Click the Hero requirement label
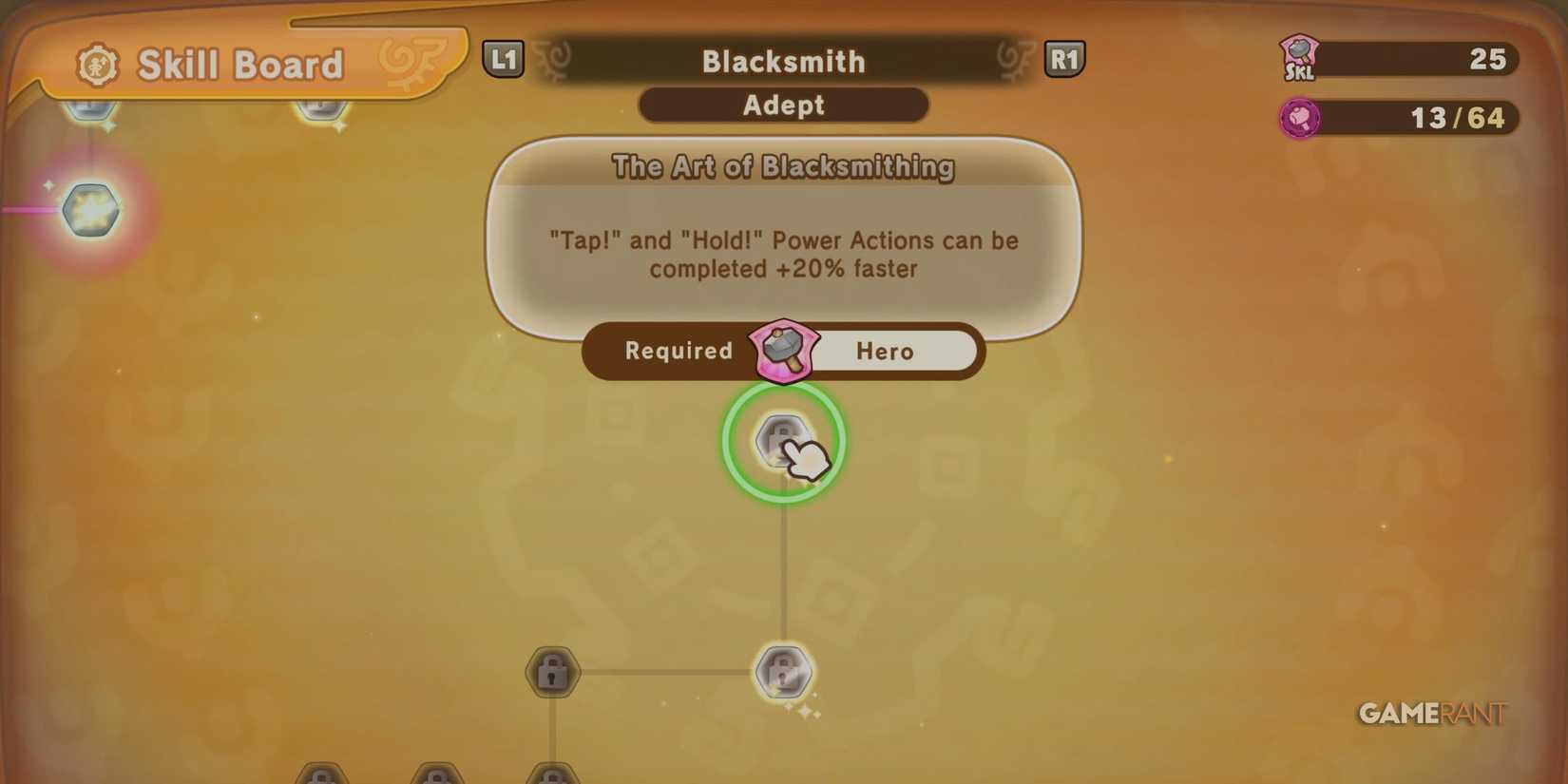 tap(886, 351)
